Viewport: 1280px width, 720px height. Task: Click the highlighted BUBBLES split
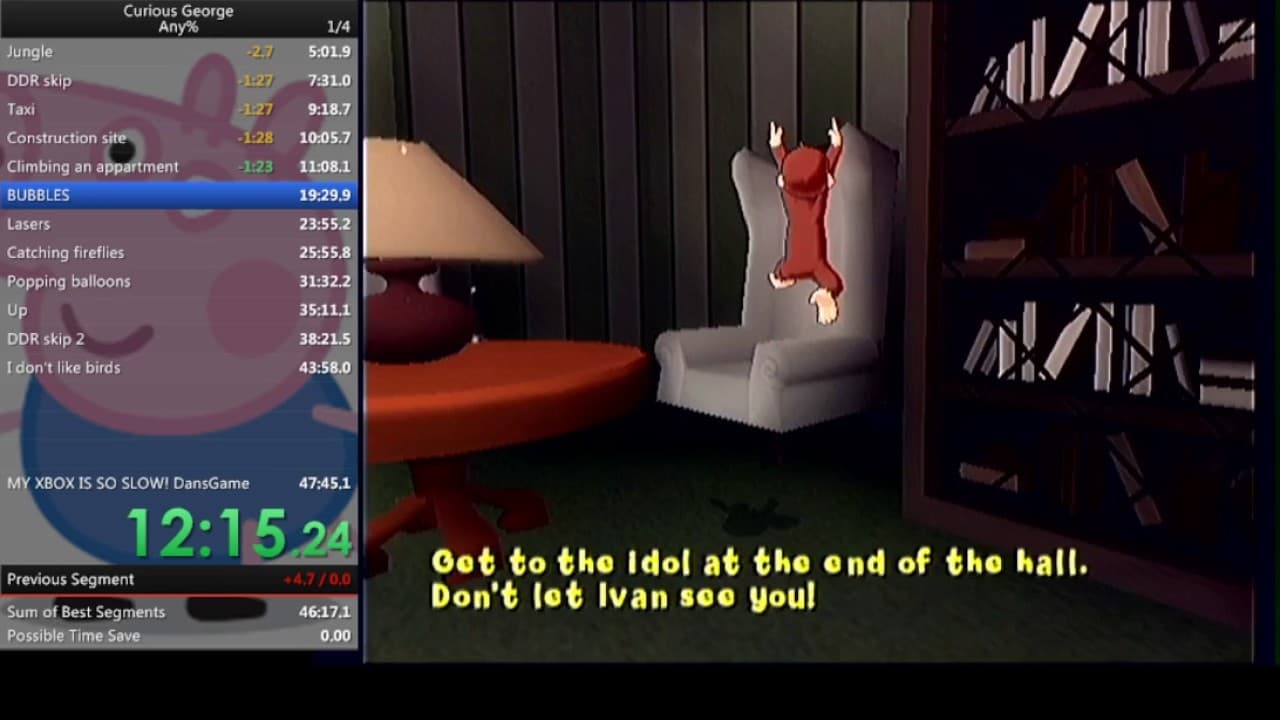(100, 195)
